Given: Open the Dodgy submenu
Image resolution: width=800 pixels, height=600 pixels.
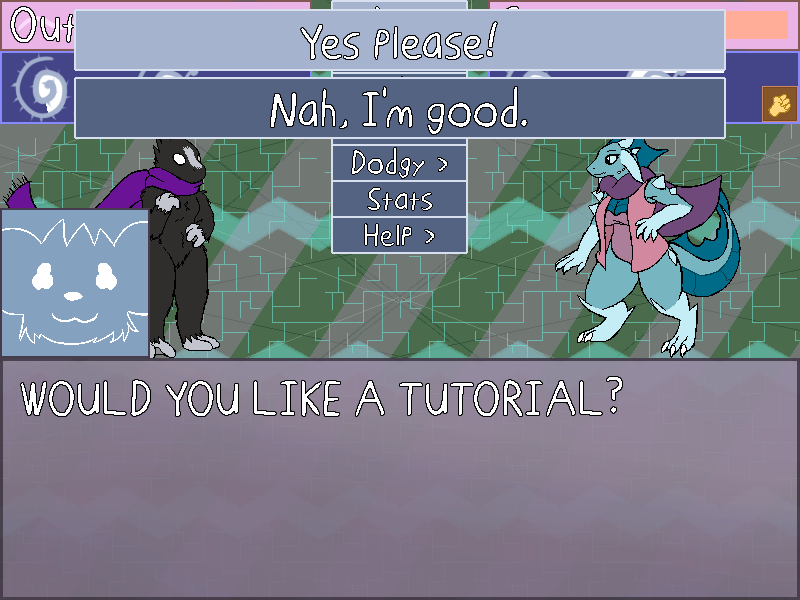Looking at the screenshot, I should pyautogui.click(x=399, y=163).
